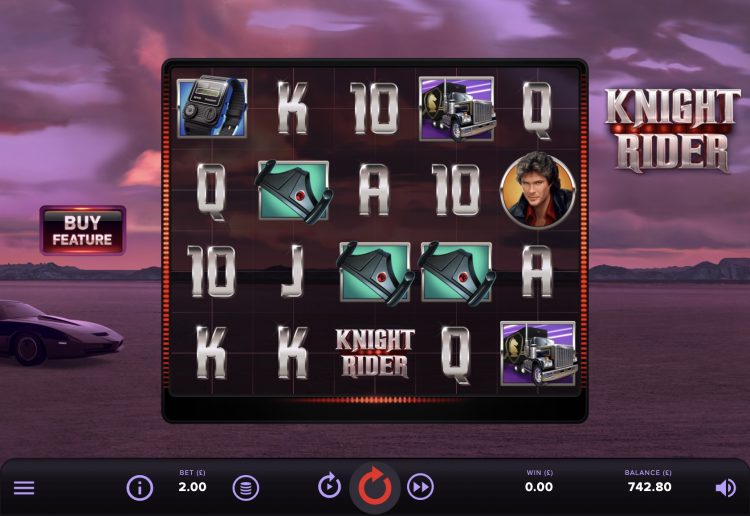Mute the game sound

pos(725,488)
